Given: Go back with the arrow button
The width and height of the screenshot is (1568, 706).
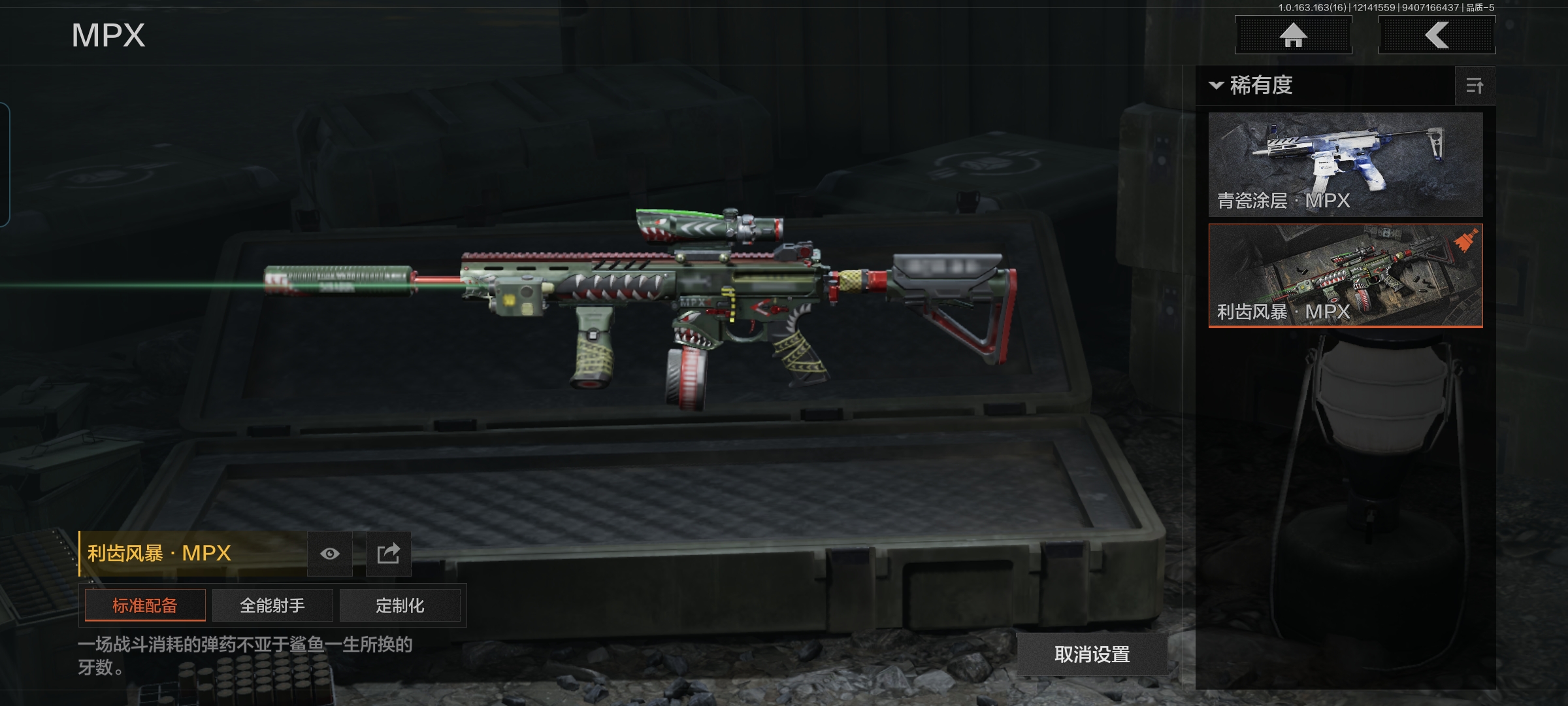Looking at the screenshot, I should [1437, 35].
